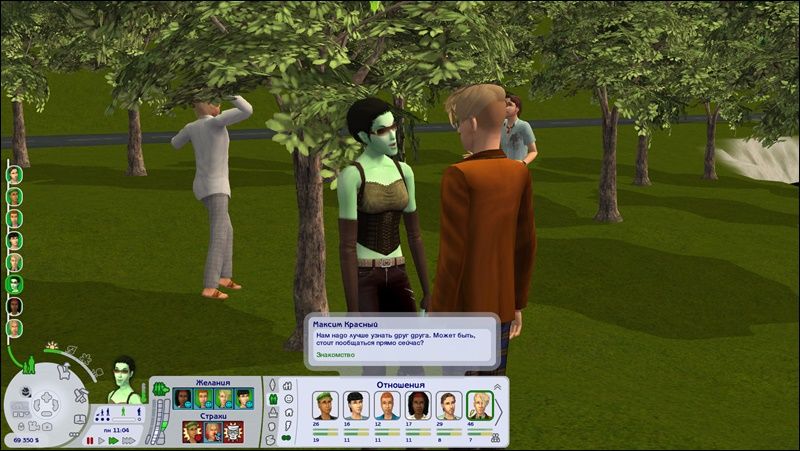800x451 pixels.
Task: Choose the red-haired Sim's relationship portrait
Action: tap(387, 405)
